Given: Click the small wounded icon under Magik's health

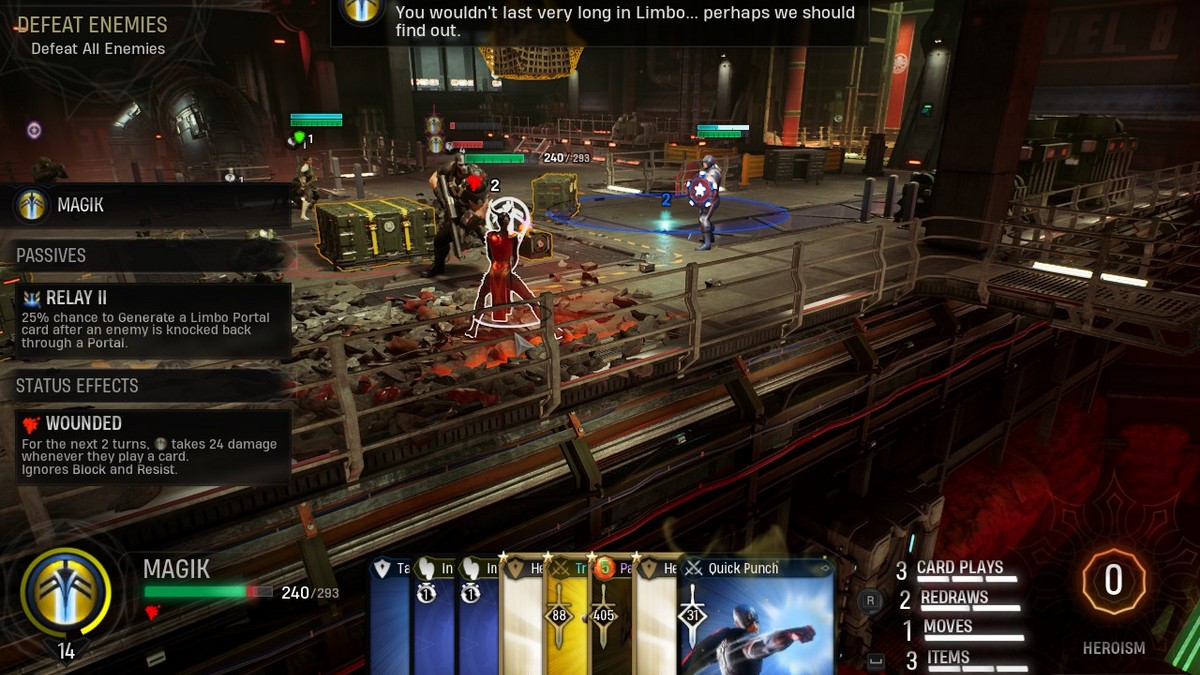Looking at the screenshot, I should [152, 613].
